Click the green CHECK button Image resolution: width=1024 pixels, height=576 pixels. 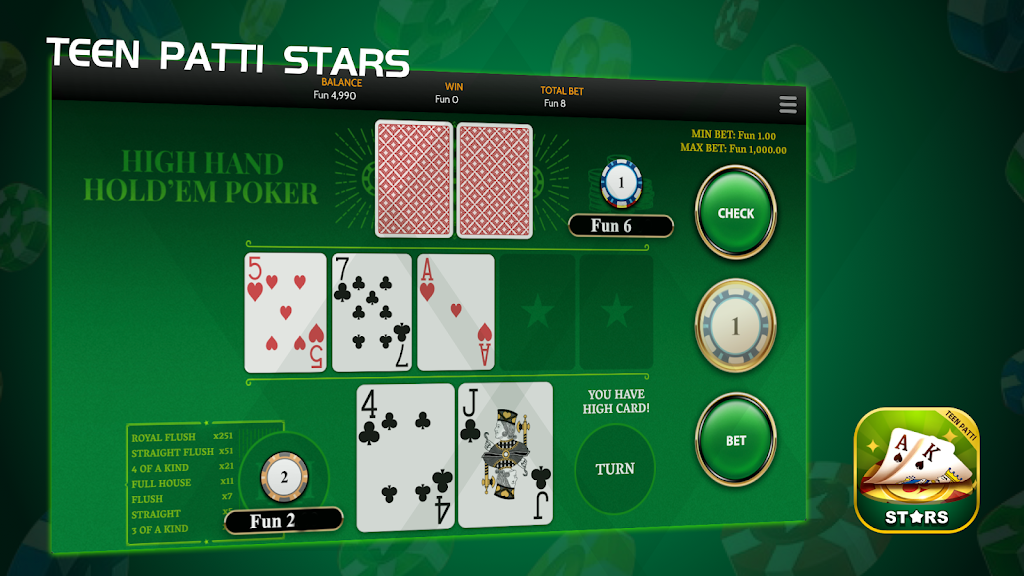point(735,213)
